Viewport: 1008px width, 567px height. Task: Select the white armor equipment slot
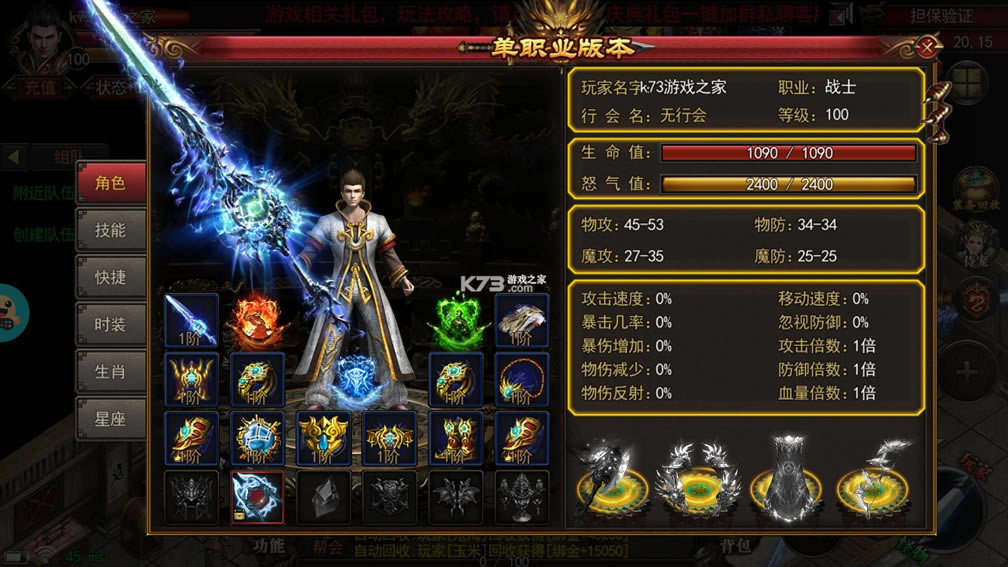(x=521, y=320)
